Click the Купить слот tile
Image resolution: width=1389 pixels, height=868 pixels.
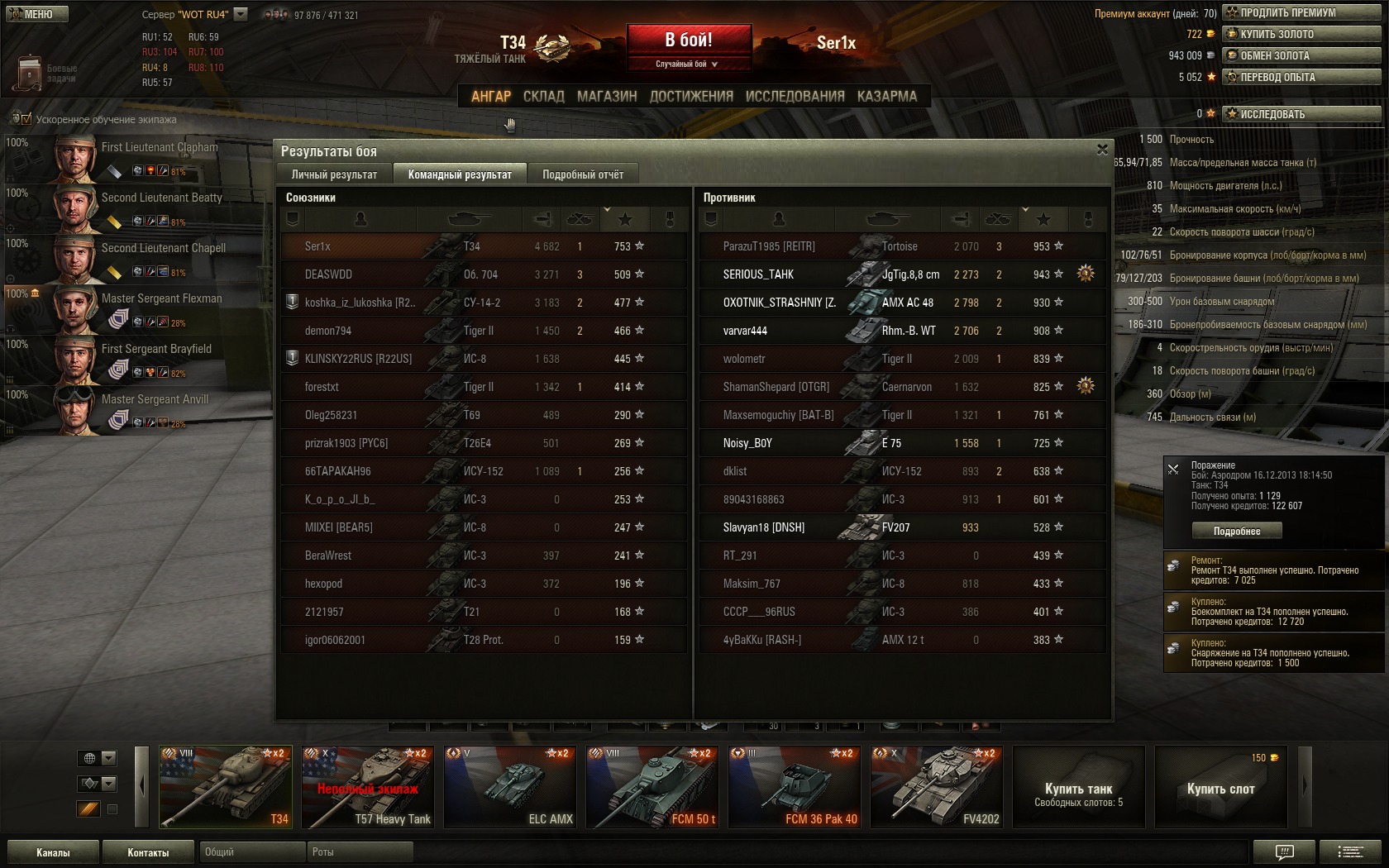(x=1220, y=789)
